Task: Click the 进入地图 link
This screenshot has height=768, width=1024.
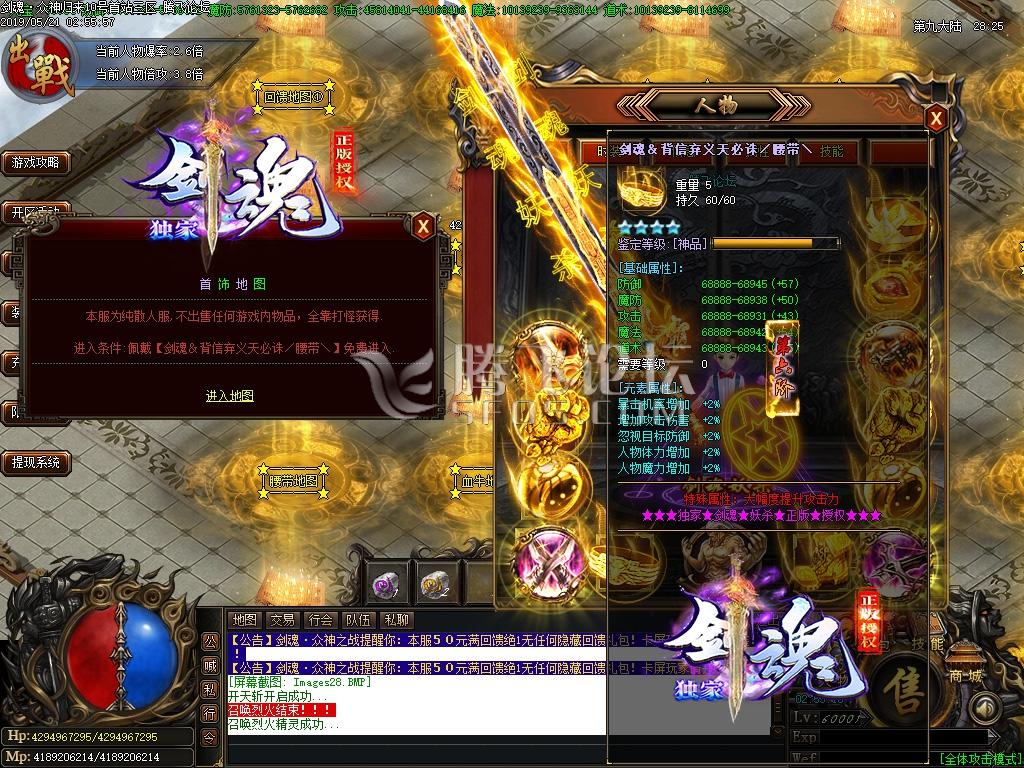Action: pos(230,396)
